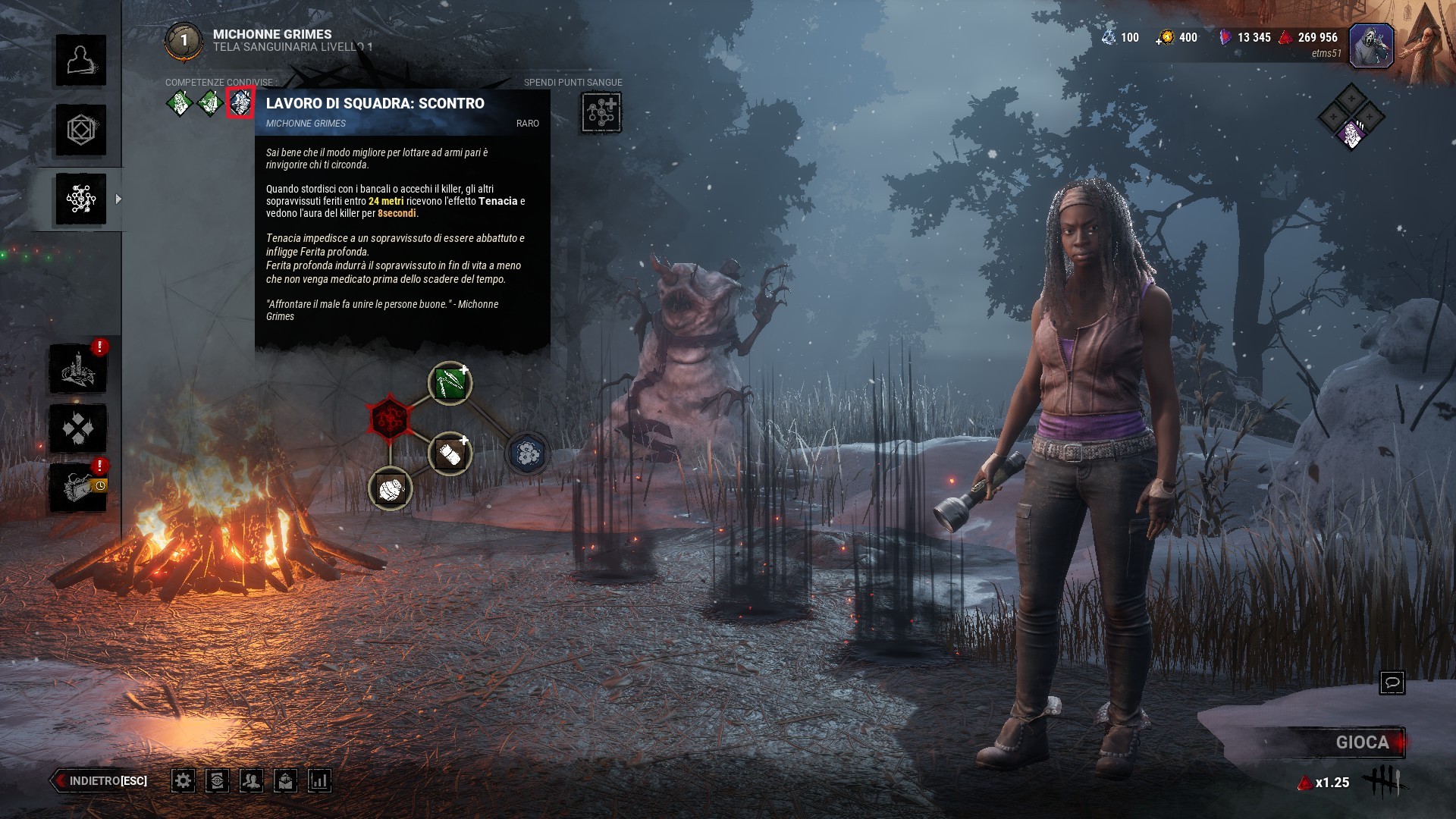Select the red-highlighted Lavoro di Squadra perk
Screen dimensions: 1456x819
[240, 102]
